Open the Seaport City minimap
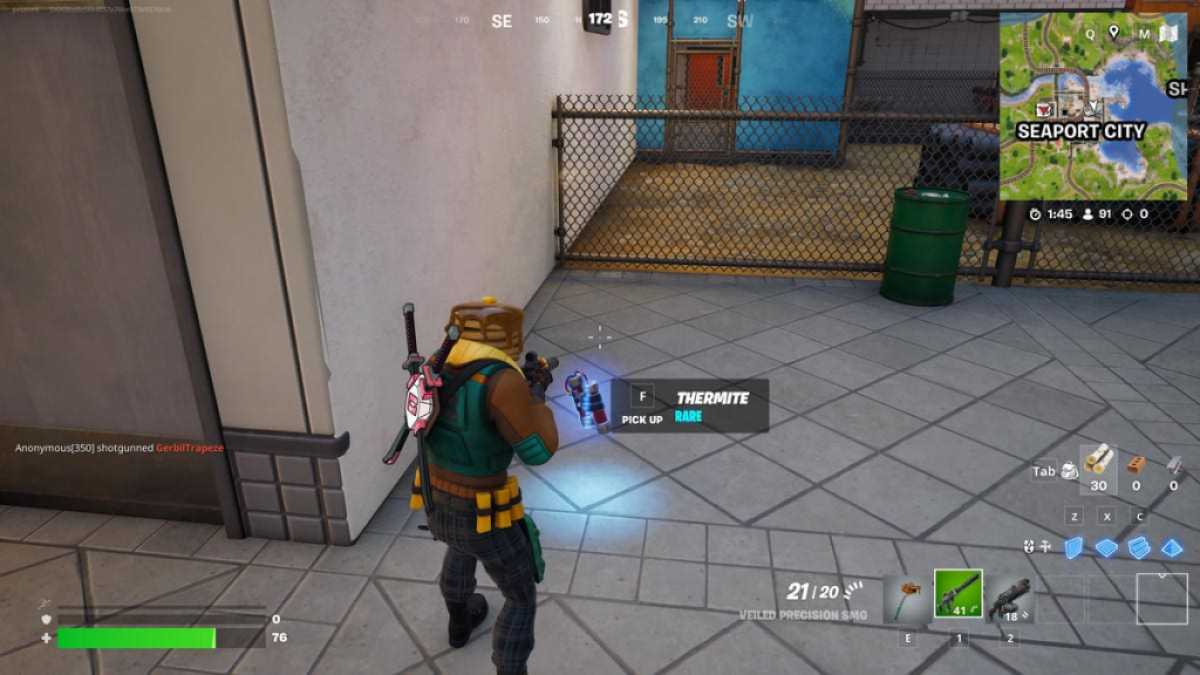Screen dimensions: 1200x675 click(x=1092, y=106)
